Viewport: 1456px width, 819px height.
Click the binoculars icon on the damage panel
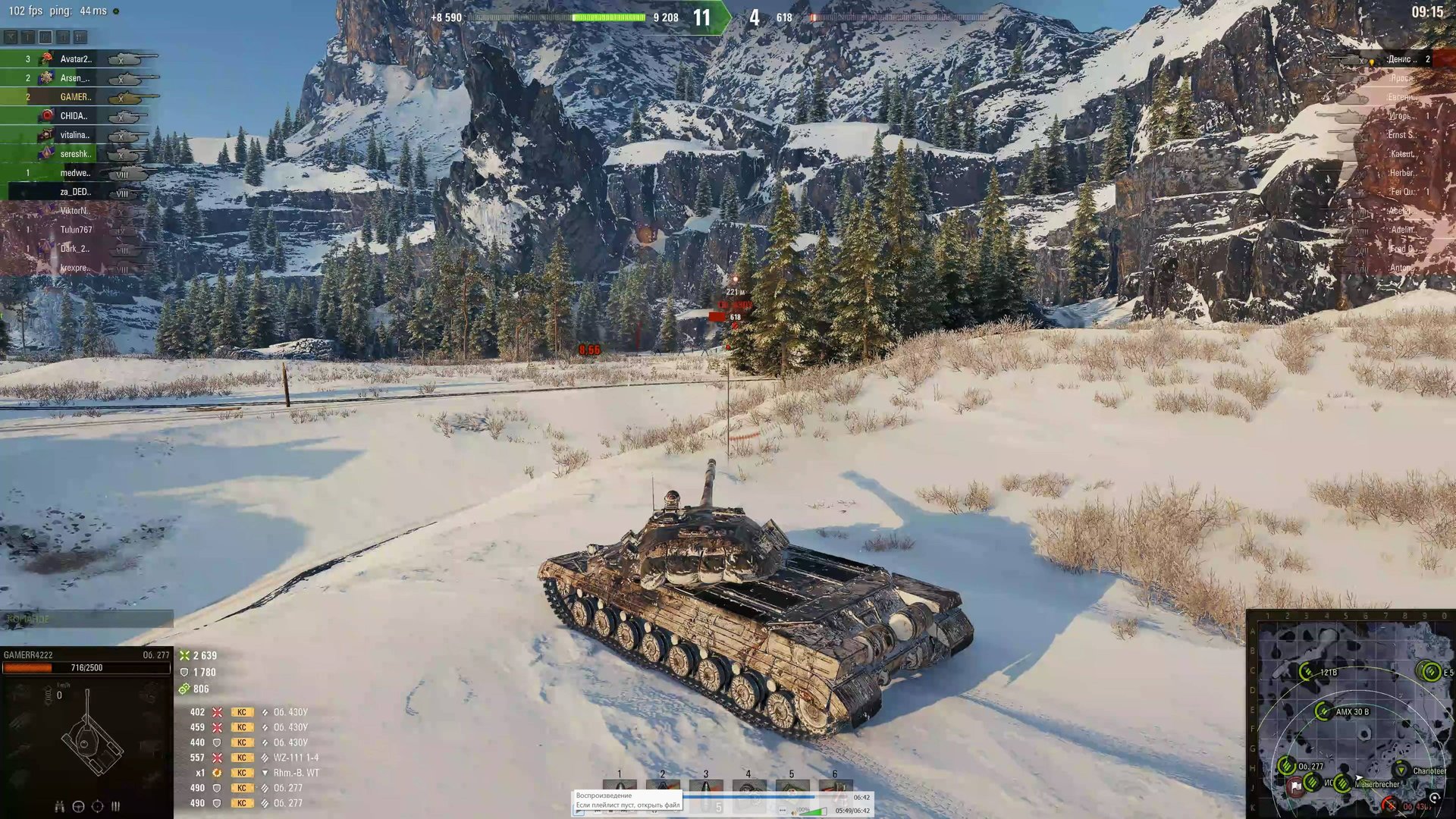pos(60,808)
